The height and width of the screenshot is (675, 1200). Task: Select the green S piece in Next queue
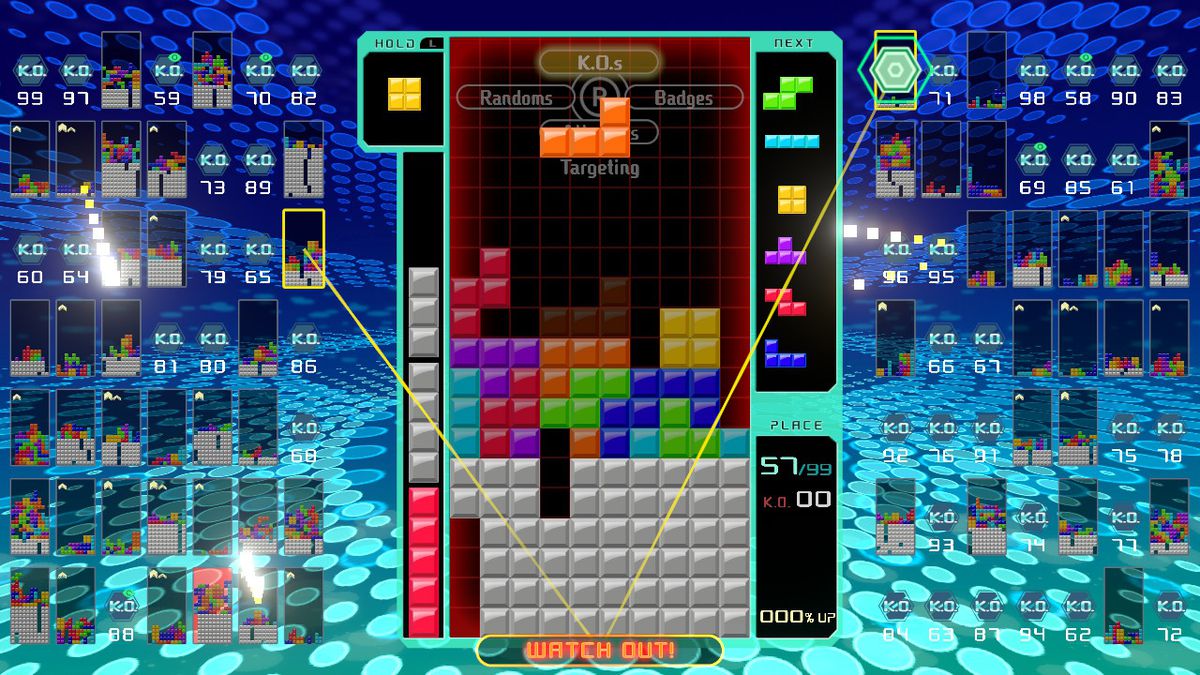788,93
